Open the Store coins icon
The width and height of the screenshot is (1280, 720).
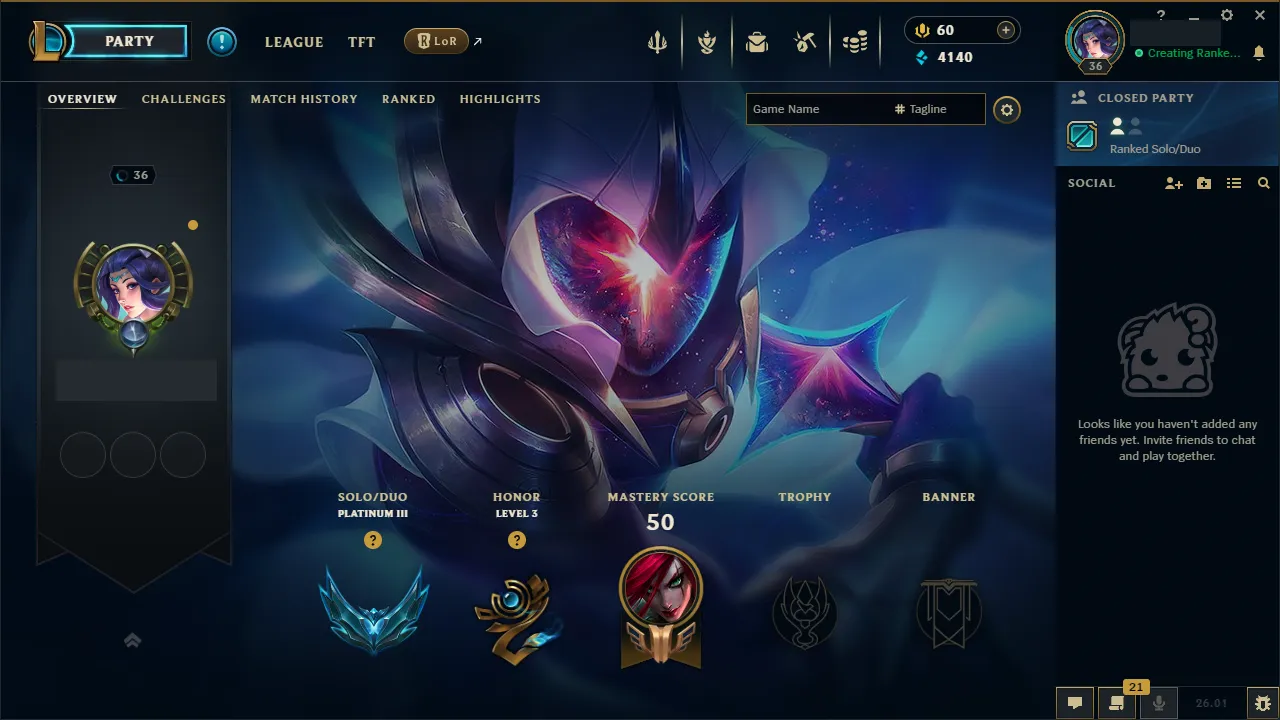click(x=855, y=41)
